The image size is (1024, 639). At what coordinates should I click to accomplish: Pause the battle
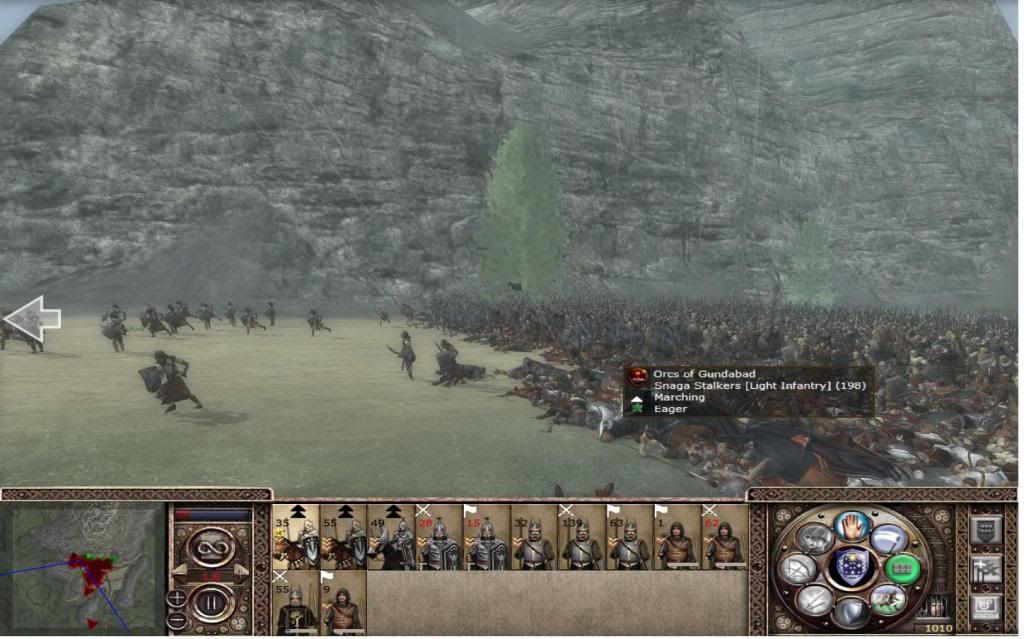click(211, 605)
